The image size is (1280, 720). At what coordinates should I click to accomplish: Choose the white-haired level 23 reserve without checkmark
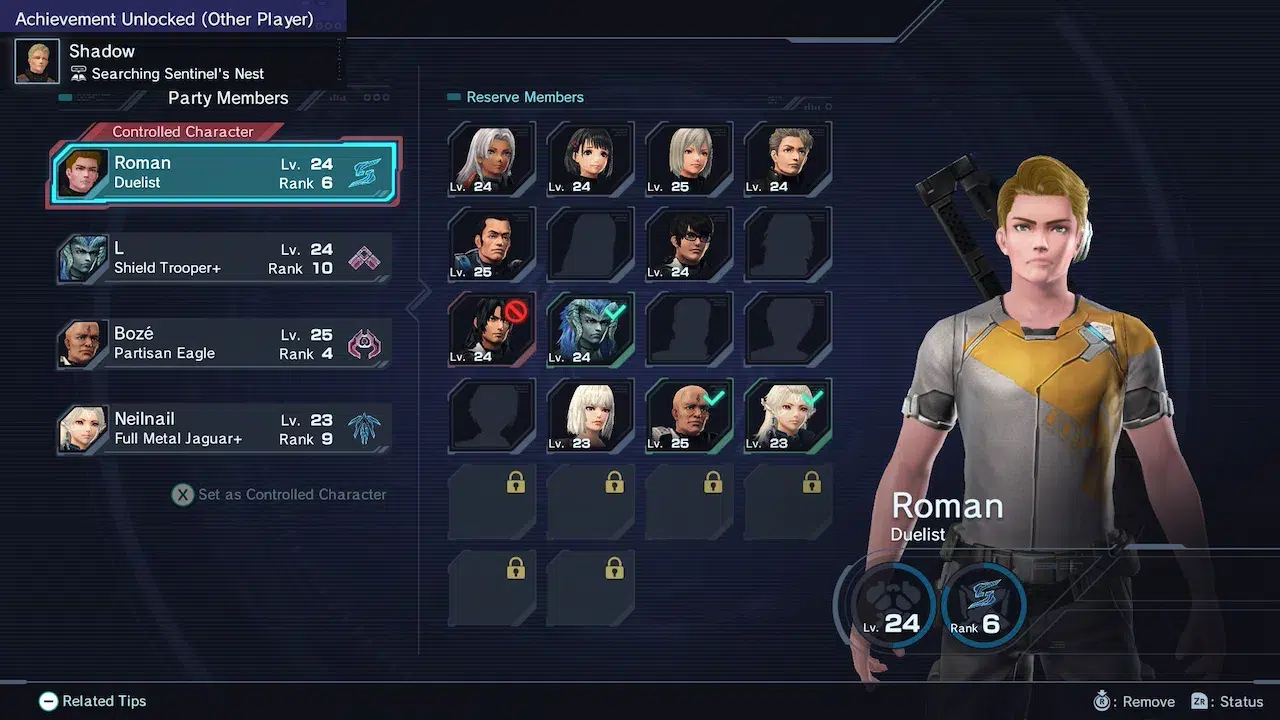tap(590, 415)
